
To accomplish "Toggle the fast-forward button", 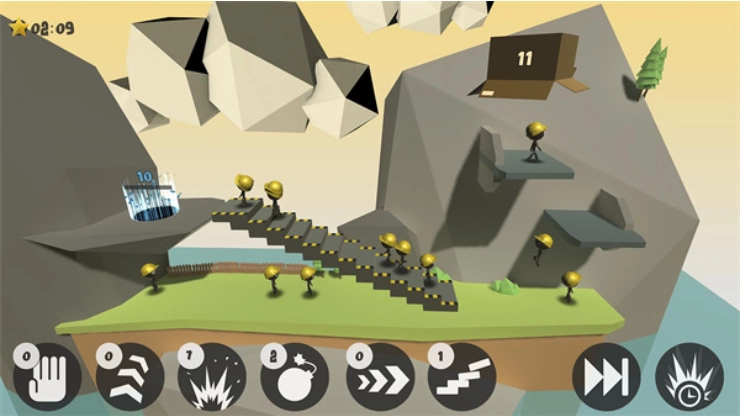I will point(606,380).
